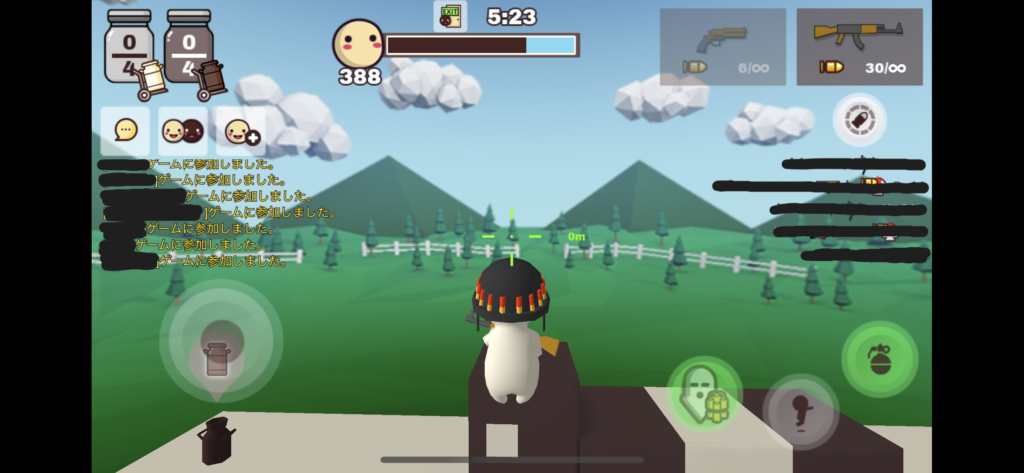Throw a grenade with the green grenade button

point(879,359)
